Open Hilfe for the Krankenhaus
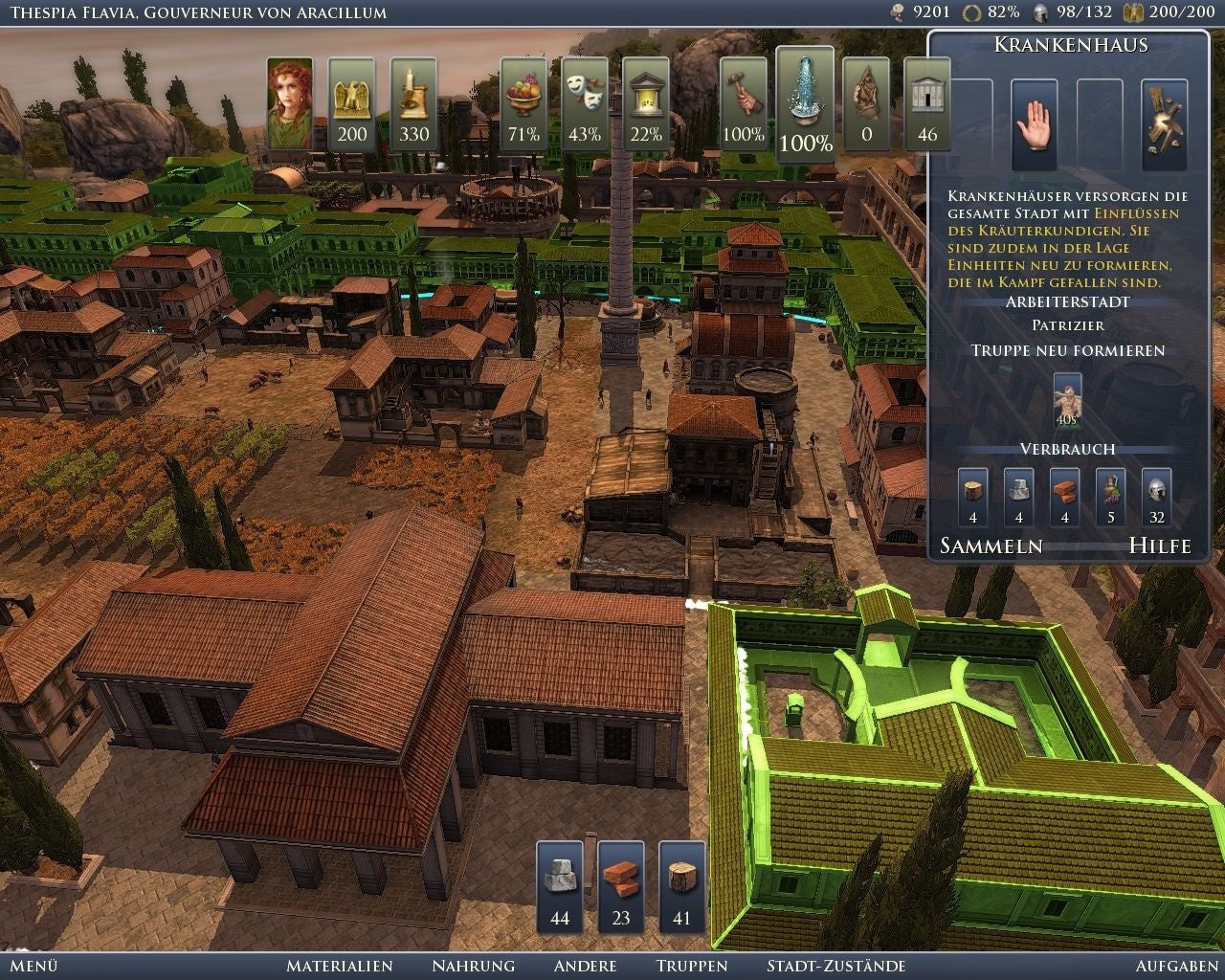 (1164, 546)
